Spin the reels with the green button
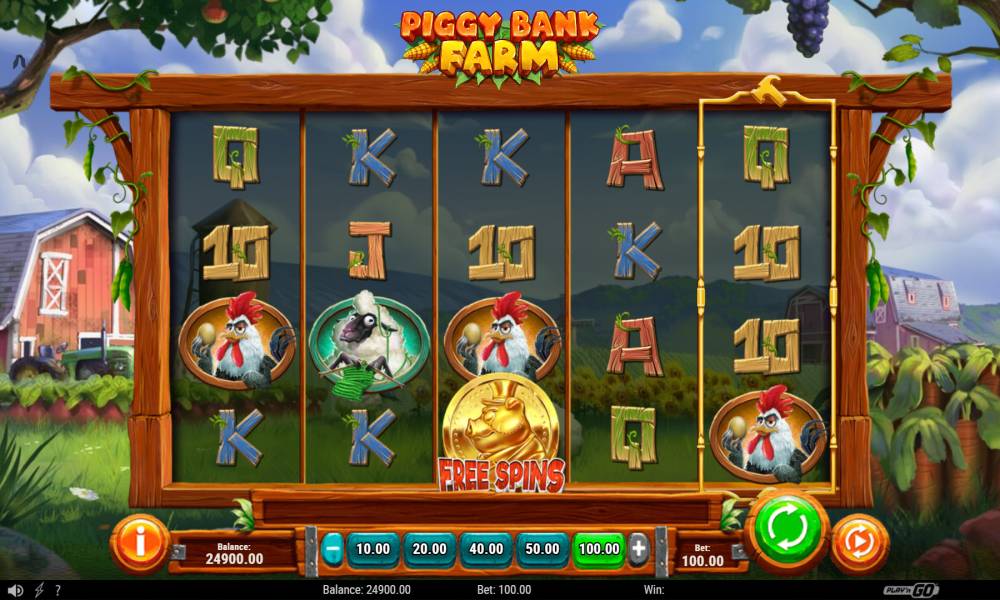 point(786,529)
